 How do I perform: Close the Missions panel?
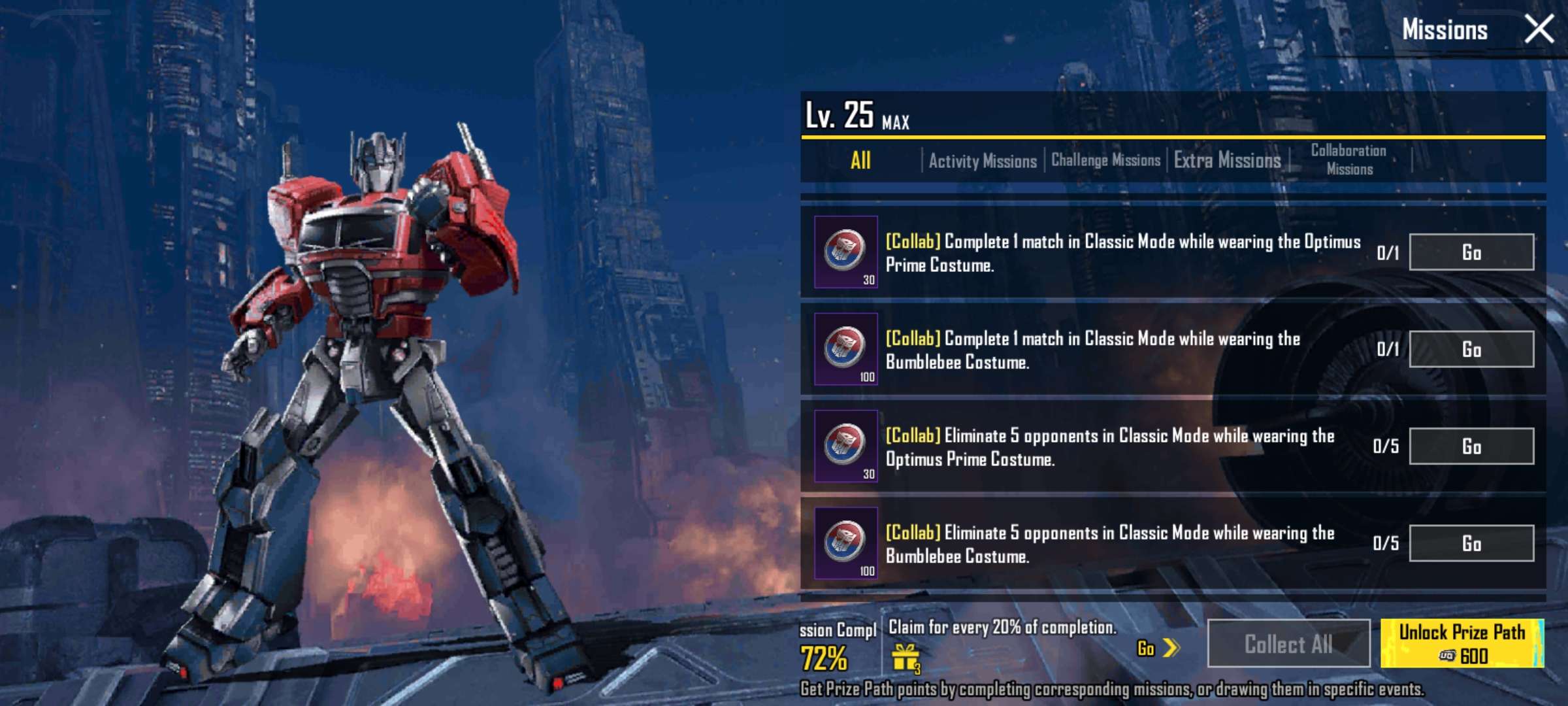point(1539,29)
